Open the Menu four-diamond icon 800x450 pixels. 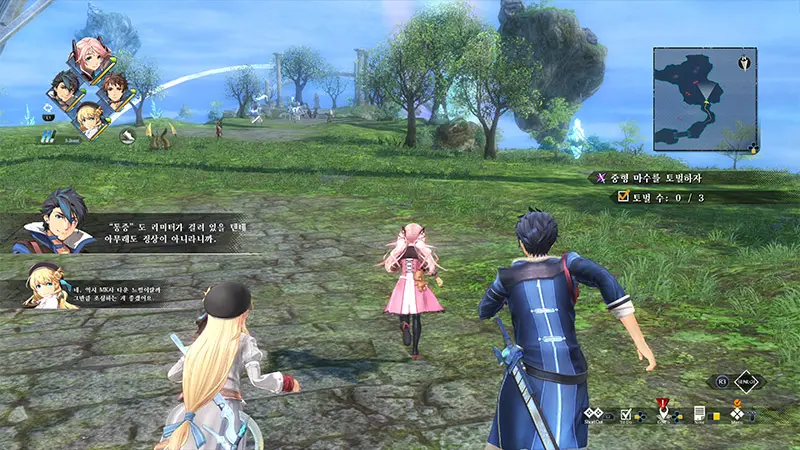click(737, 413)
